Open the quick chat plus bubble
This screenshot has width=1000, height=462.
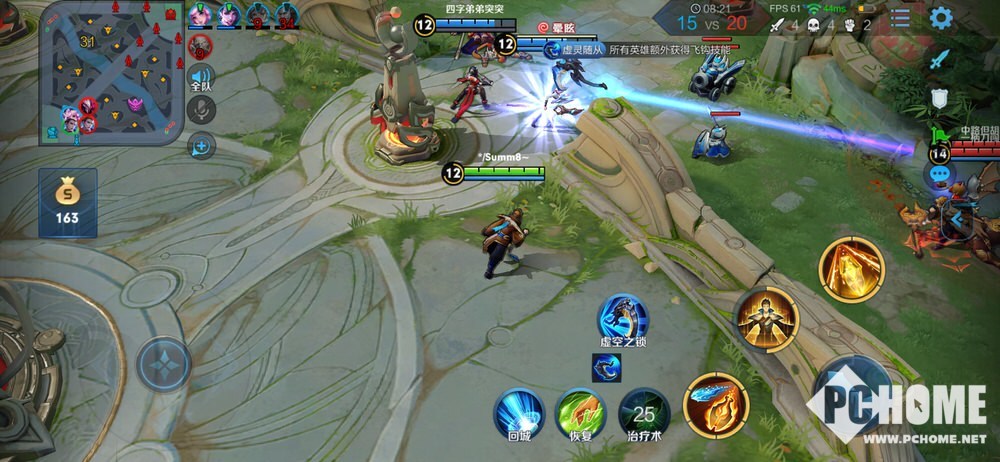coord(202,147)
